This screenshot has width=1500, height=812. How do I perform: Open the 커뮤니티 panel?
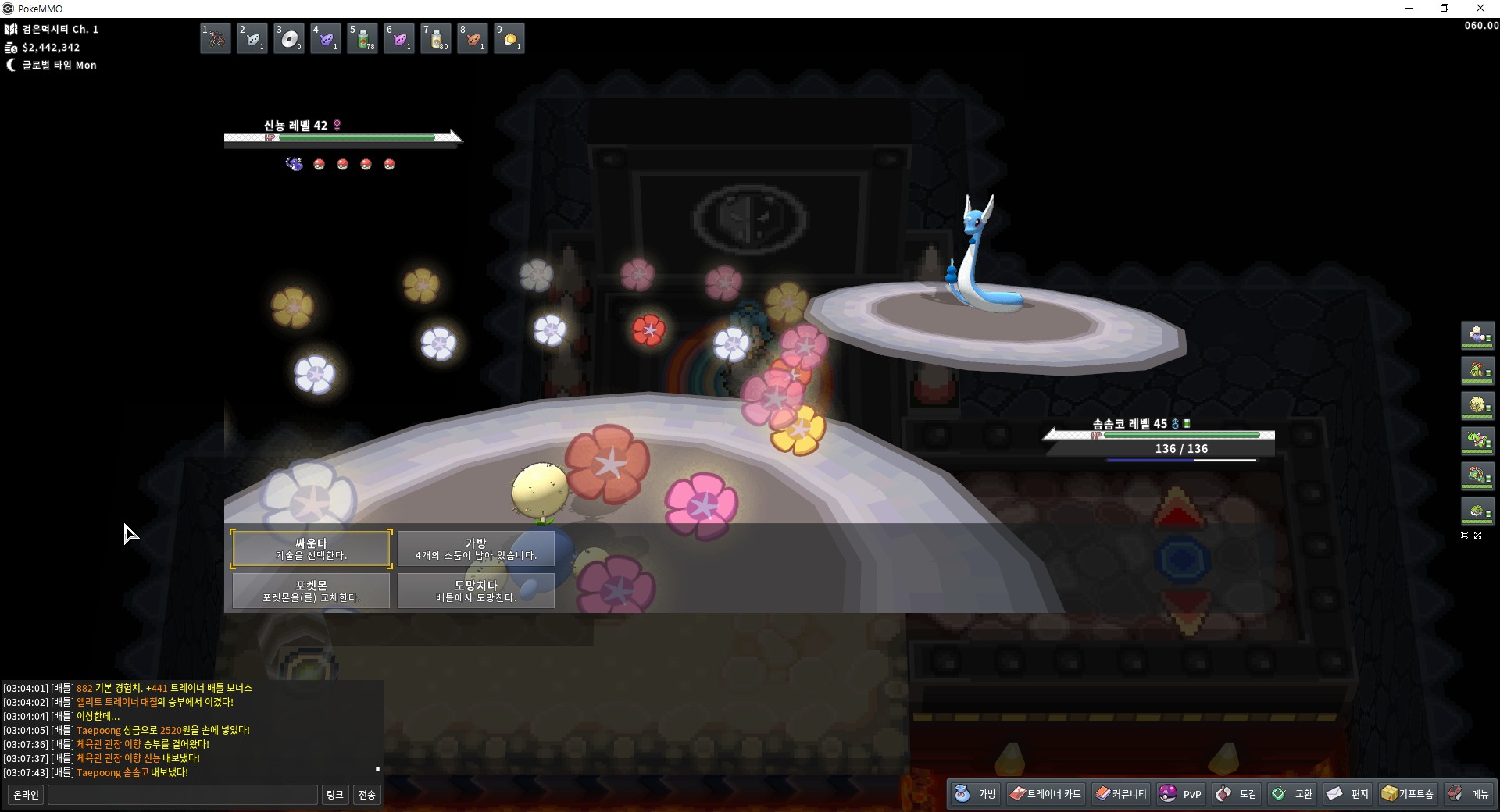click(x=1121, y=794)
